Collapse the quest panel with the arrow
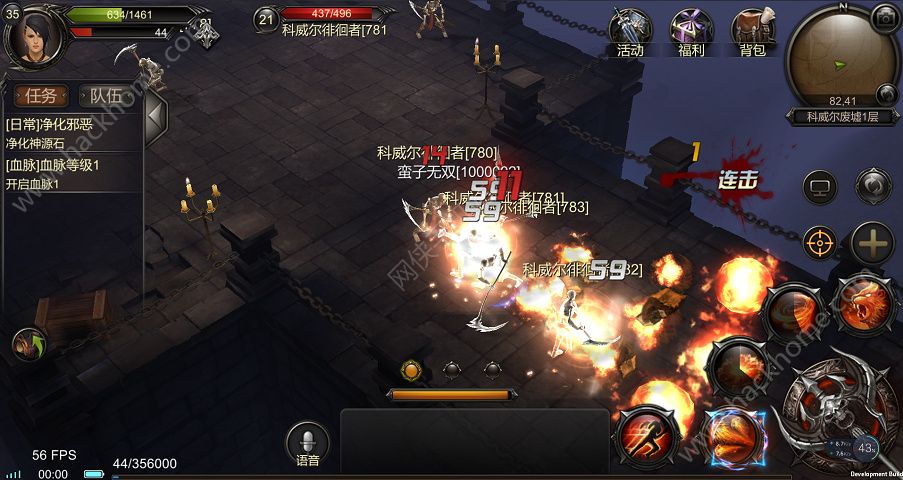 pos(155,119)
